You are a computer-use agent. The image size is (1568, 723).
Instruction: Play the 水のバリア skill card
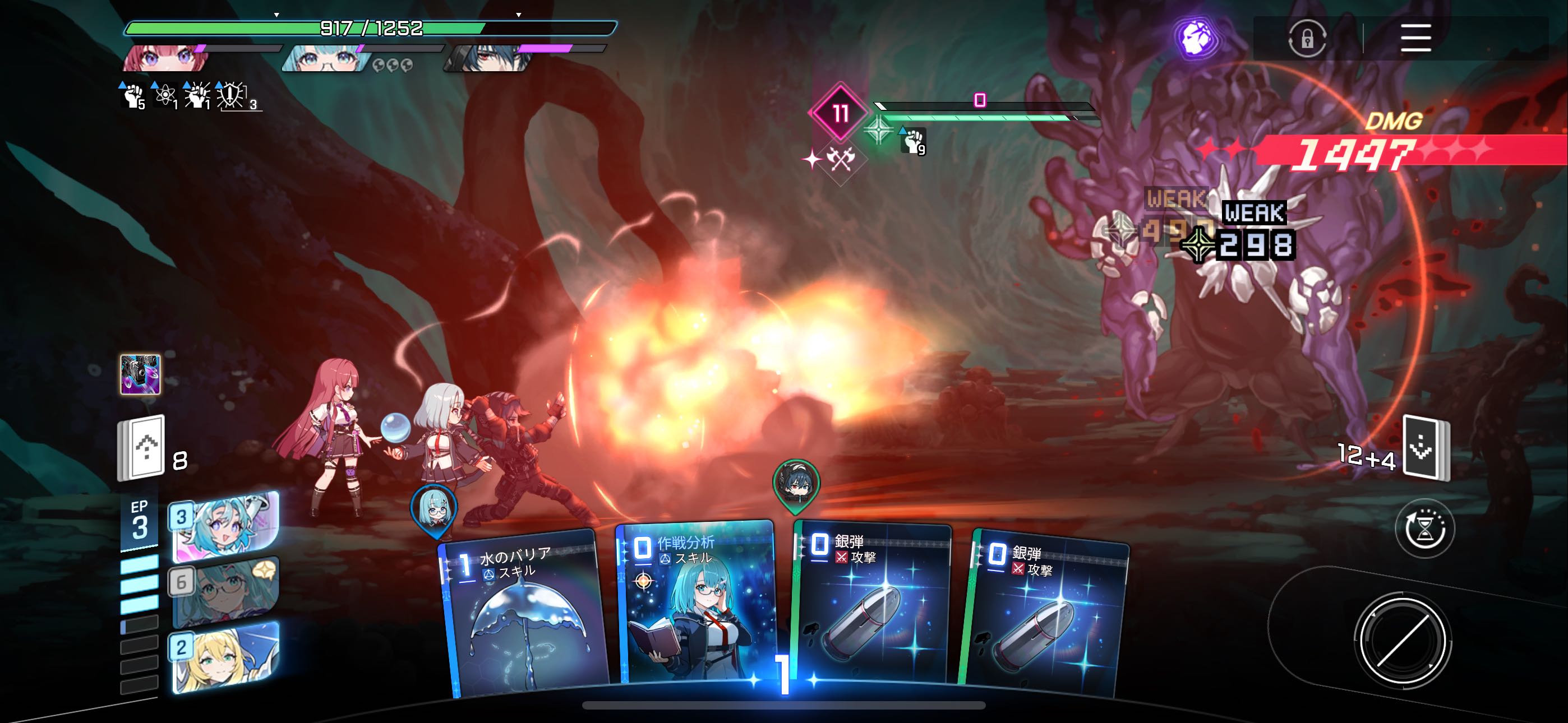coord(523,615)
